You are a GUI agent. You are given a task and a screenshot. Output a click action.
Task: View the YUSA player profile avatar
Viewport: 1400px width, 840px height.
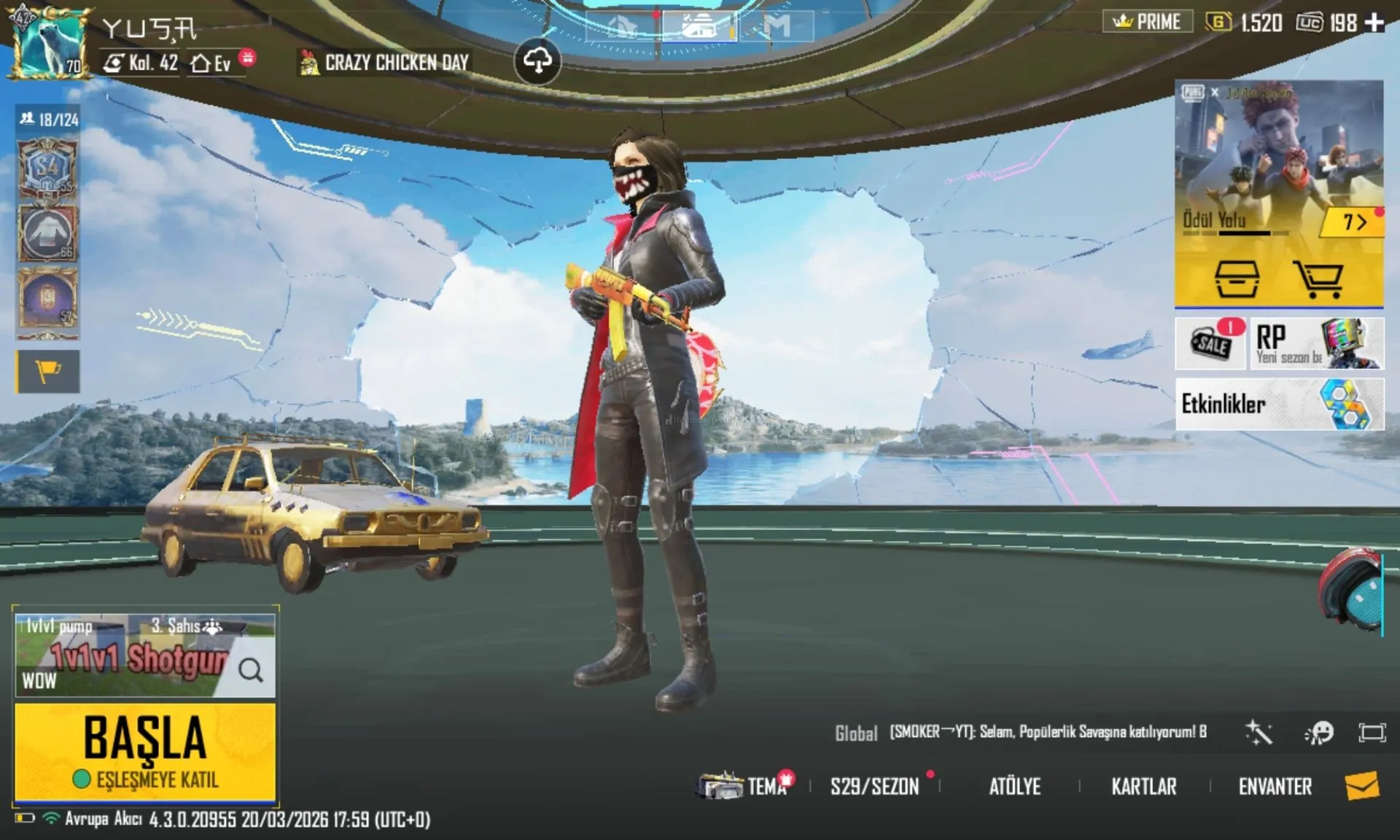48,42
